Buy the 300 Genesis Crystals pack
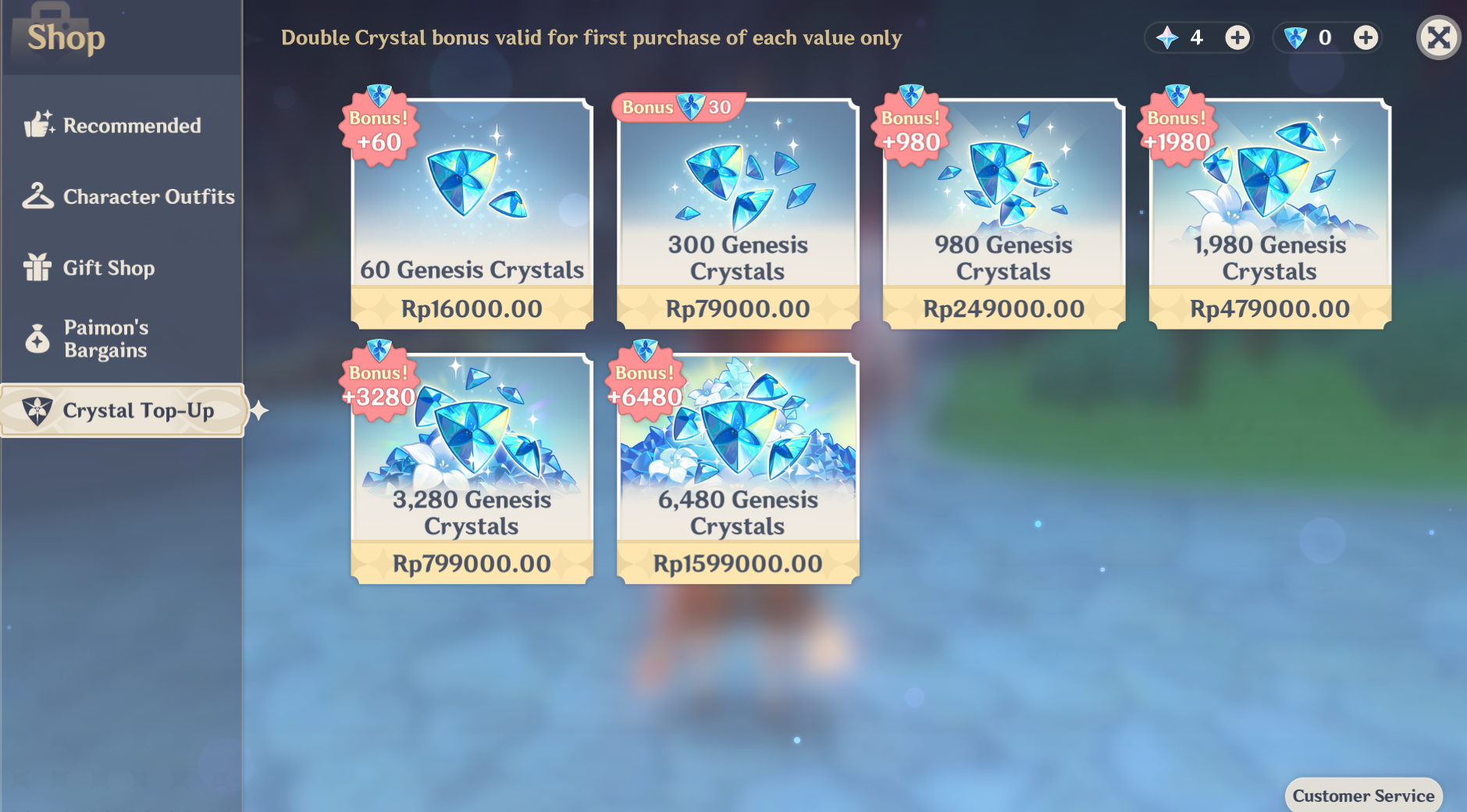The width and height of the screenshot is (1467, 812). [737, 211]
